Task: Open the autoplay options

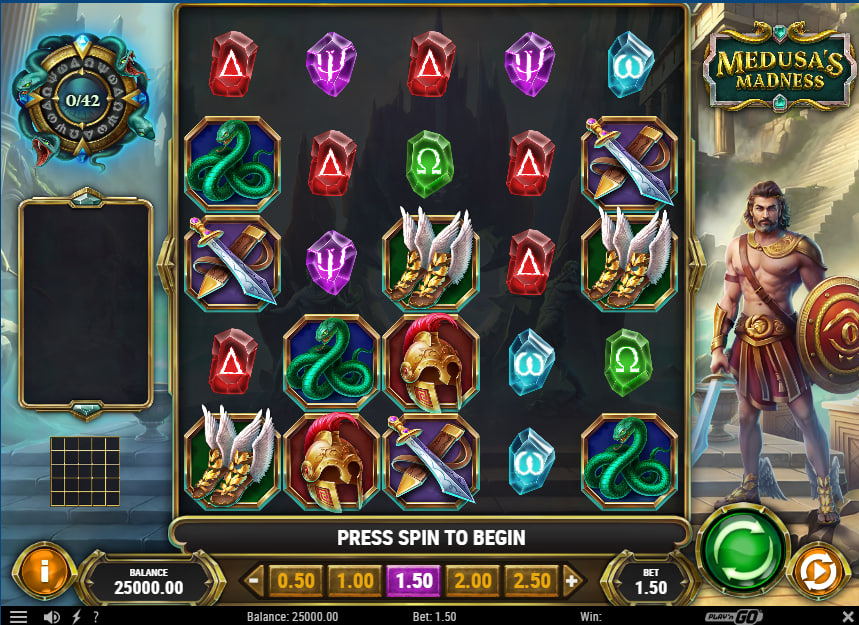Action: click(818, 573)
